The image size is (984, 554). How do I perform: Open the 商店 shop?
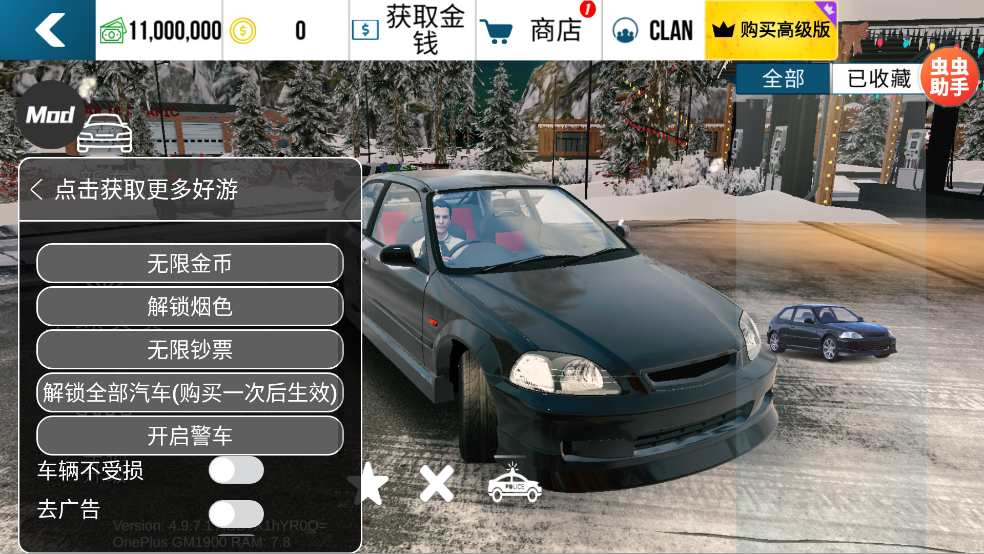pos(539,30)
